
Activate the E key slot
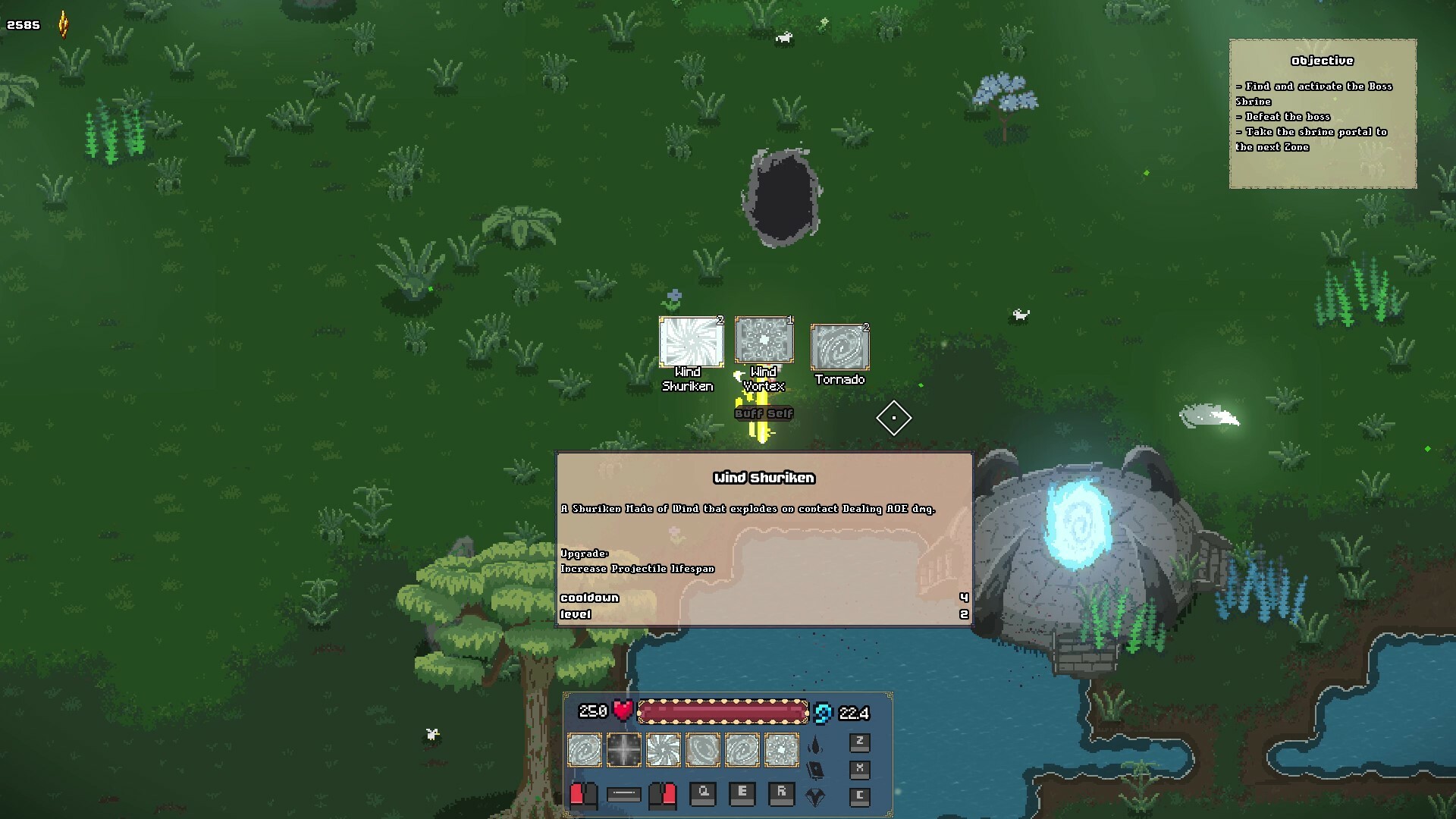point(742,796)
